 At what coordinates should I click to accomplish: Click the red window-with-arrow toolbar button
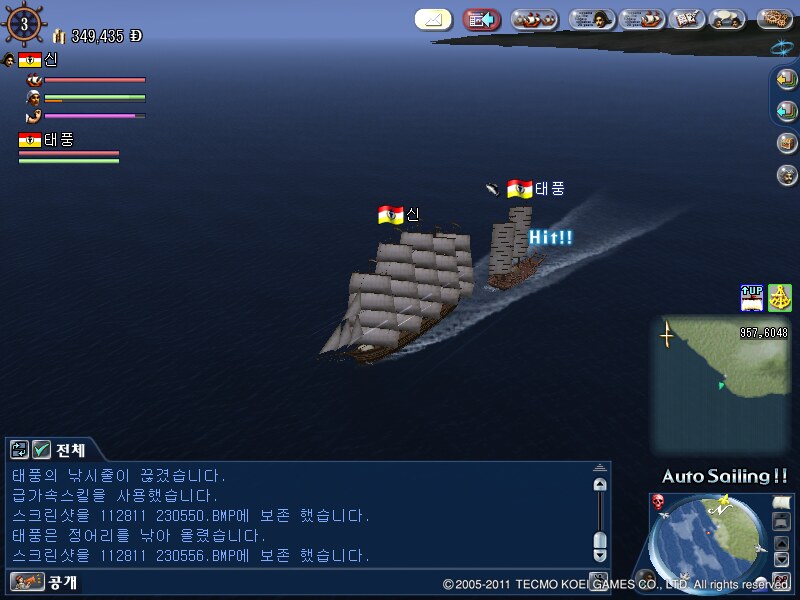[482, 19]
